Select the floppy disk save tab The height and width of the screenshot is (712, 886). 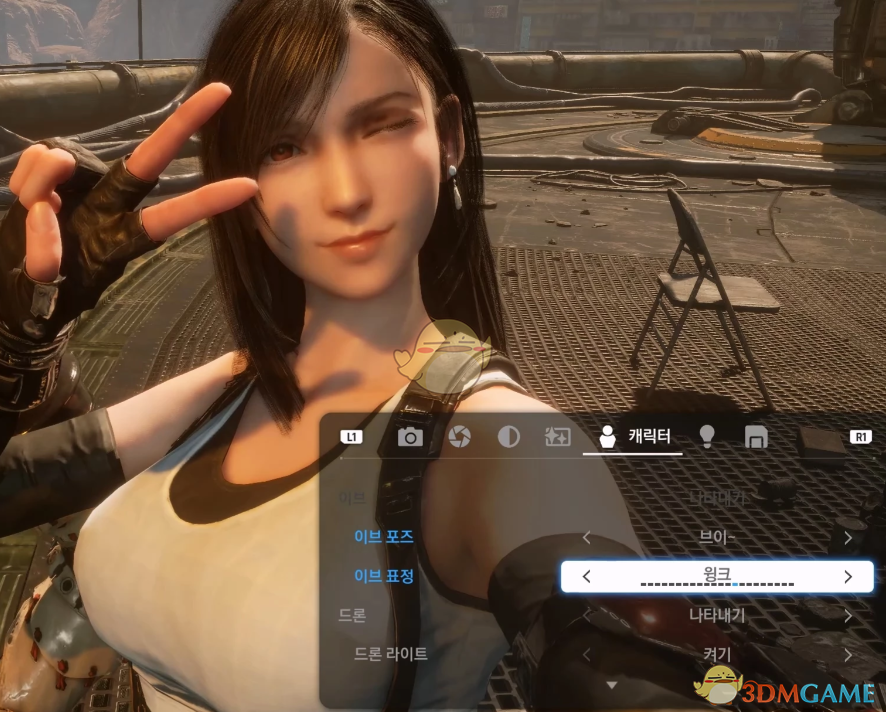[756, 437]
